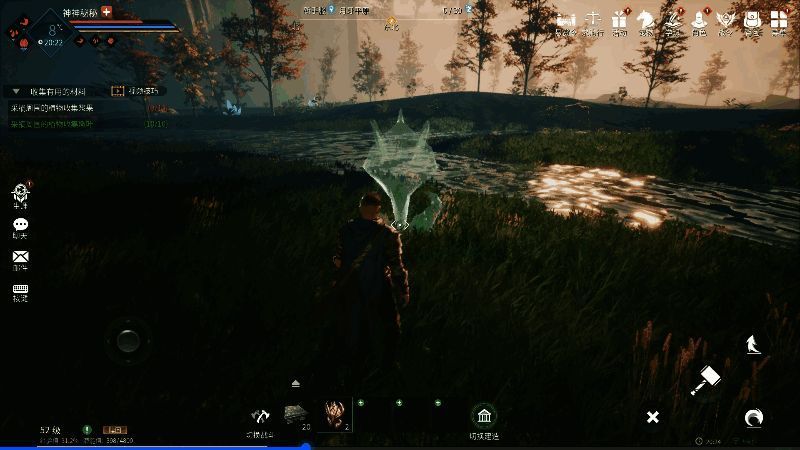Open the winged shield guild icon
The width and height of the screenshot is (800, 450).
point(726,20)
